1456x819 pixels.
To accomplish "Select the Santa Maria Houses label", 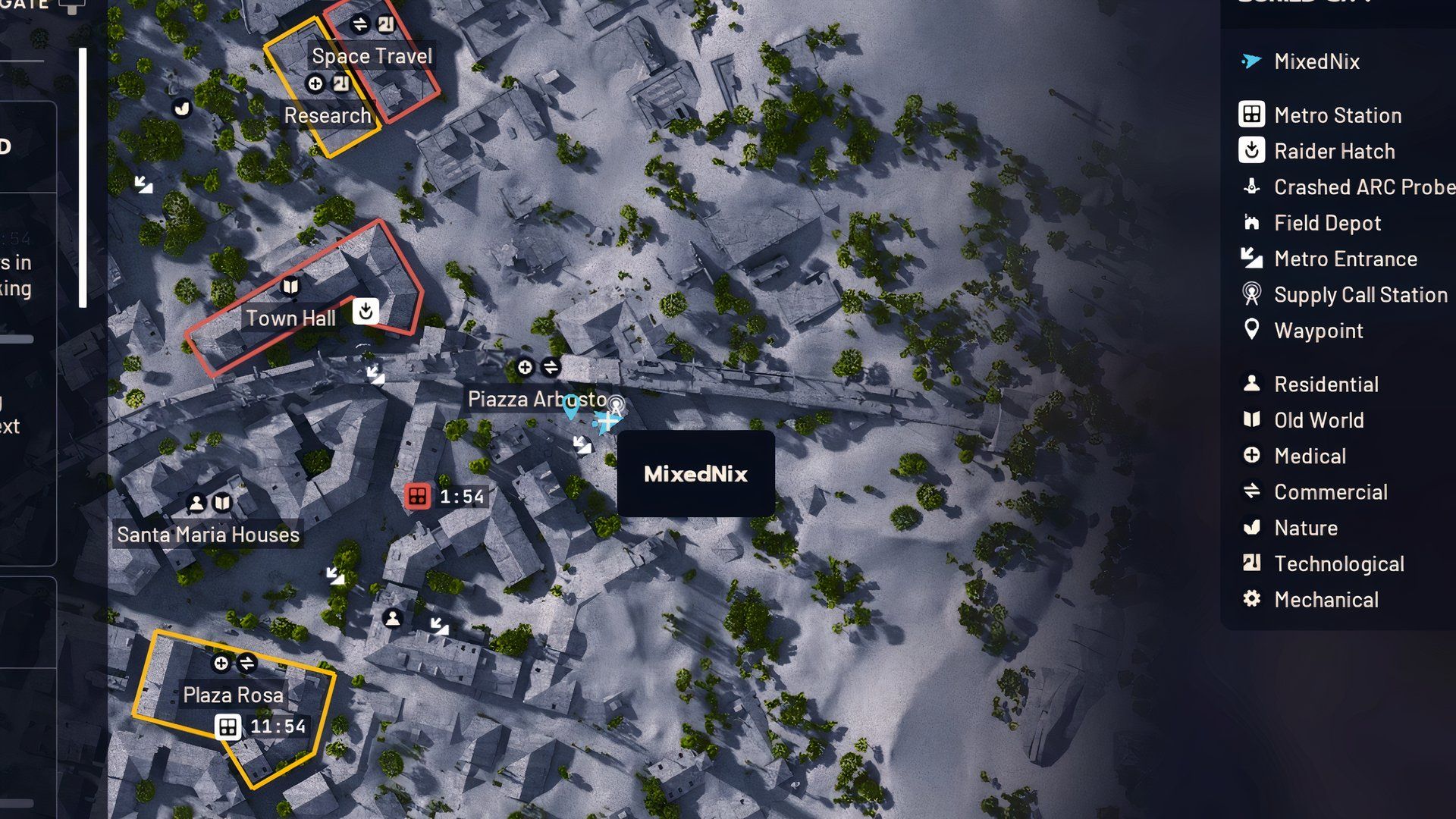I will [x=206, y=535].
